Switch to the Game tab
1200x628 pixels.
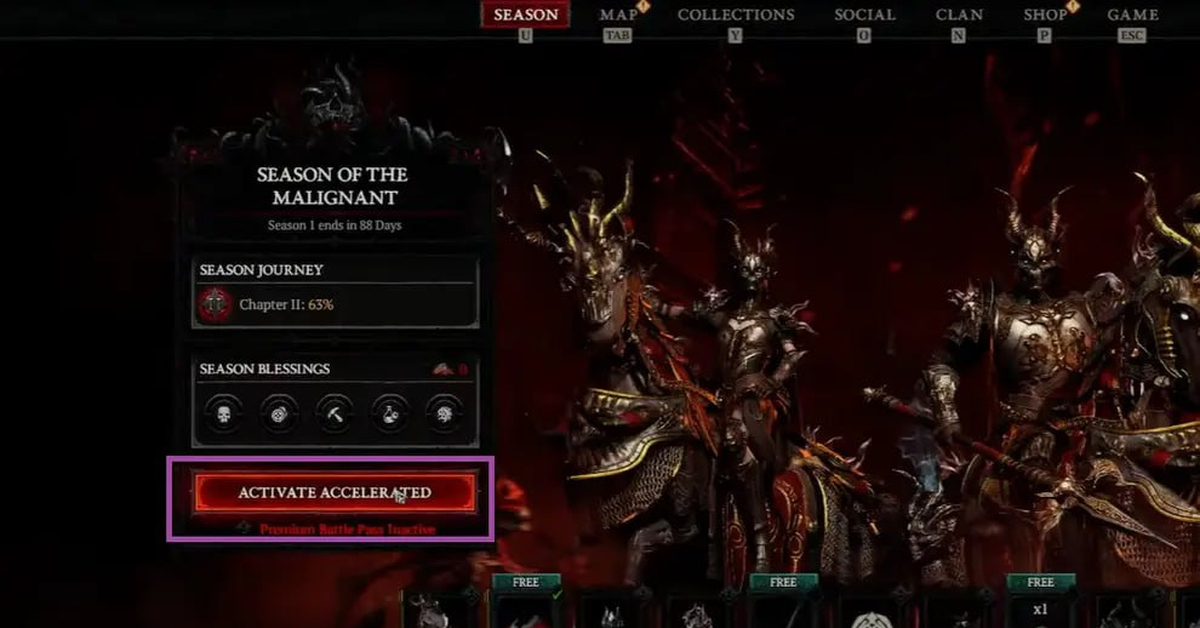point(1133,15)
